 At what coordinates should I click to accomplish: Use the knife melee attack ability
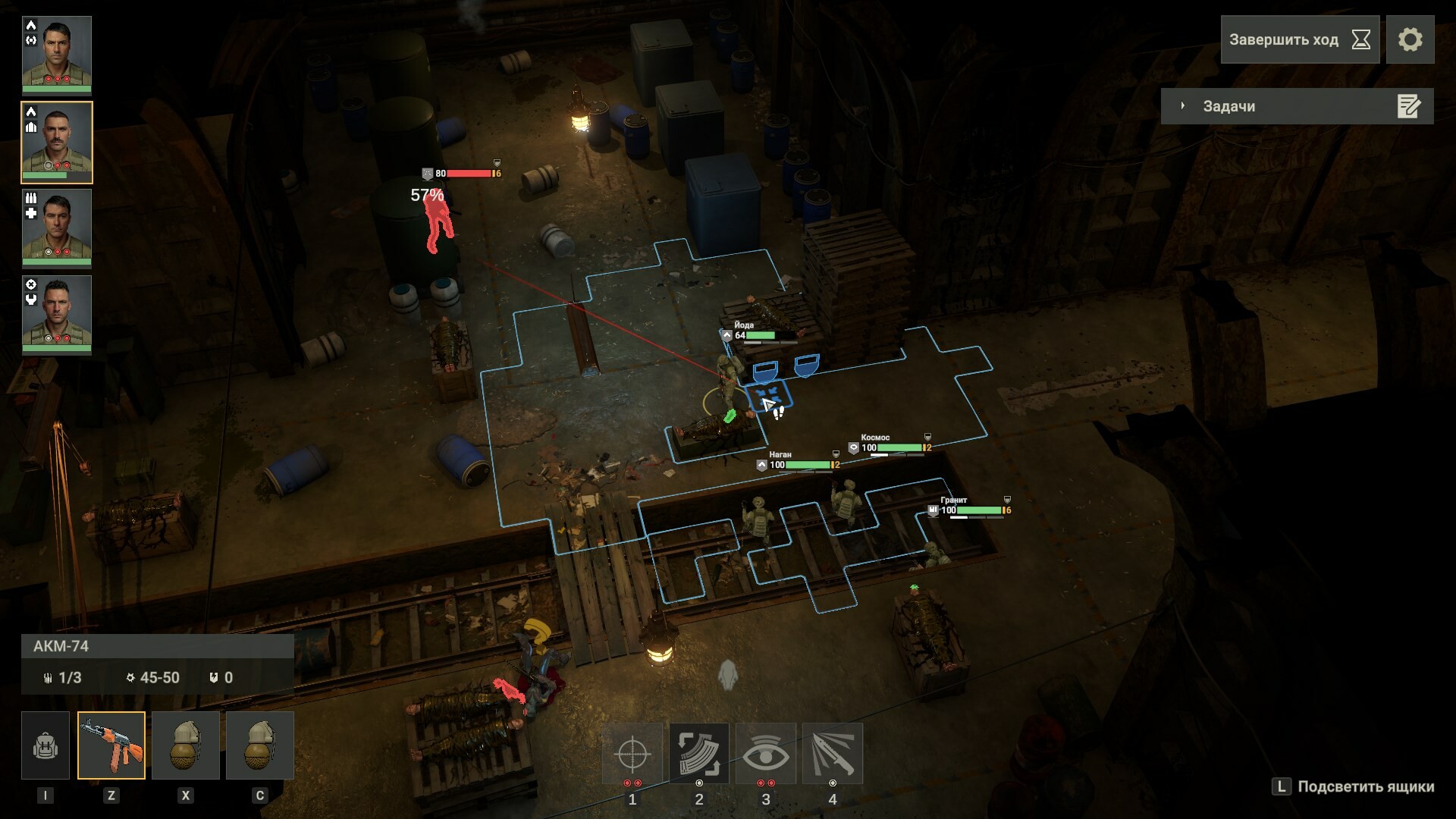833,754
